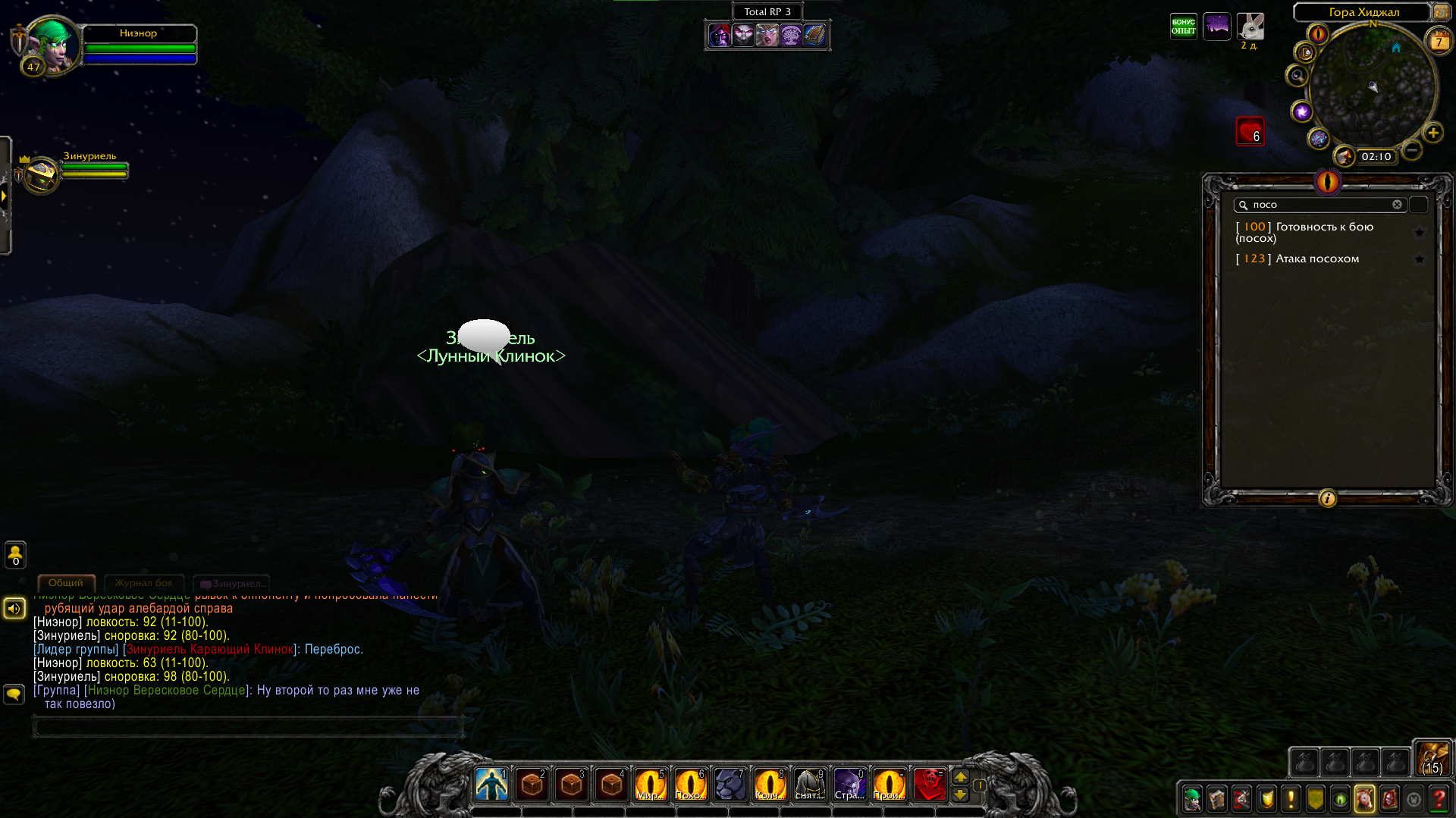Zoom out the minimap with minus button

[1411, 150]
